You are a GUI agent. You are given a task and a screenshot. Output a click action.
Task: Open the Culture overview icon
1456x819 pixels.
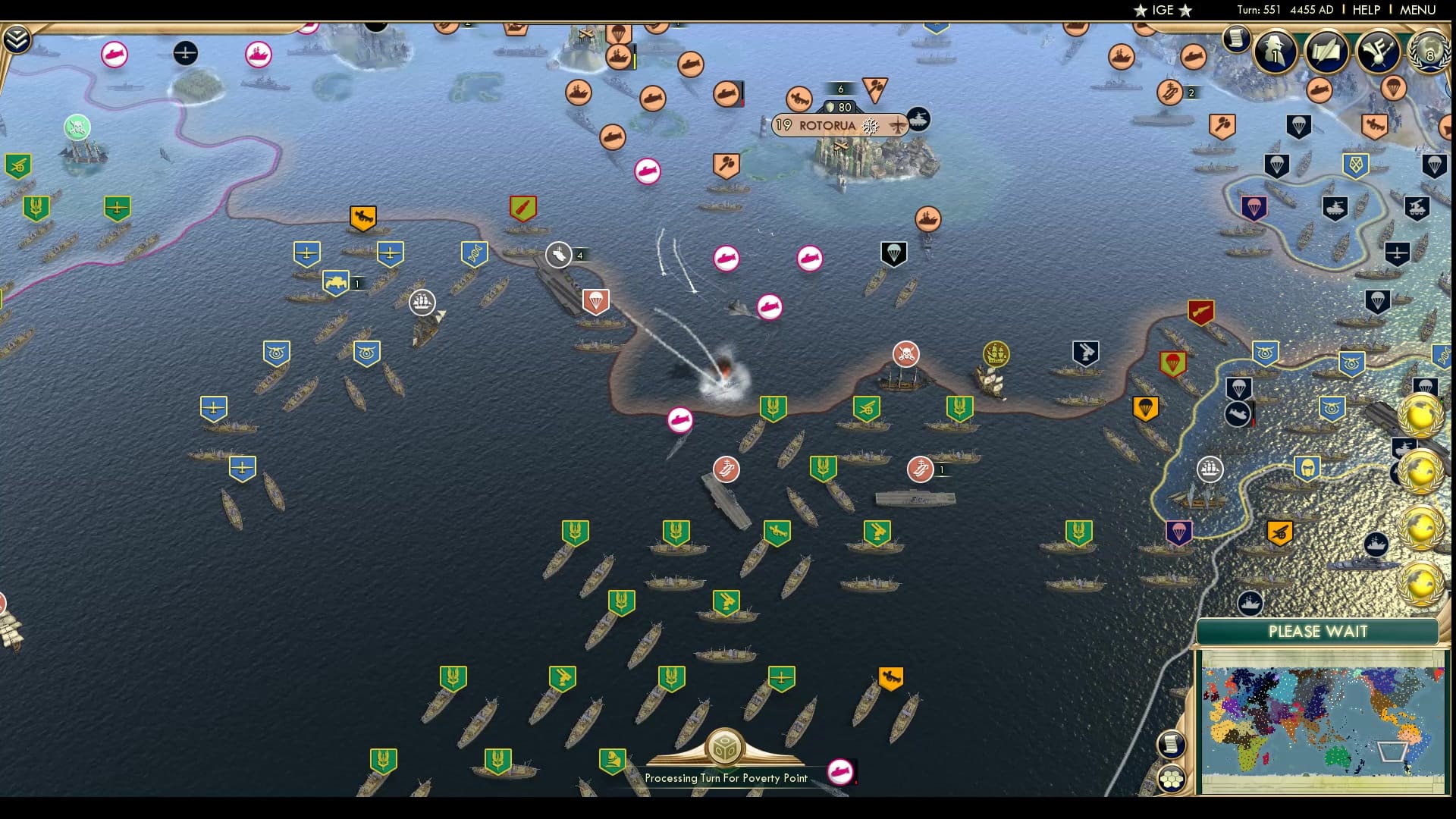coord(1378,51)
